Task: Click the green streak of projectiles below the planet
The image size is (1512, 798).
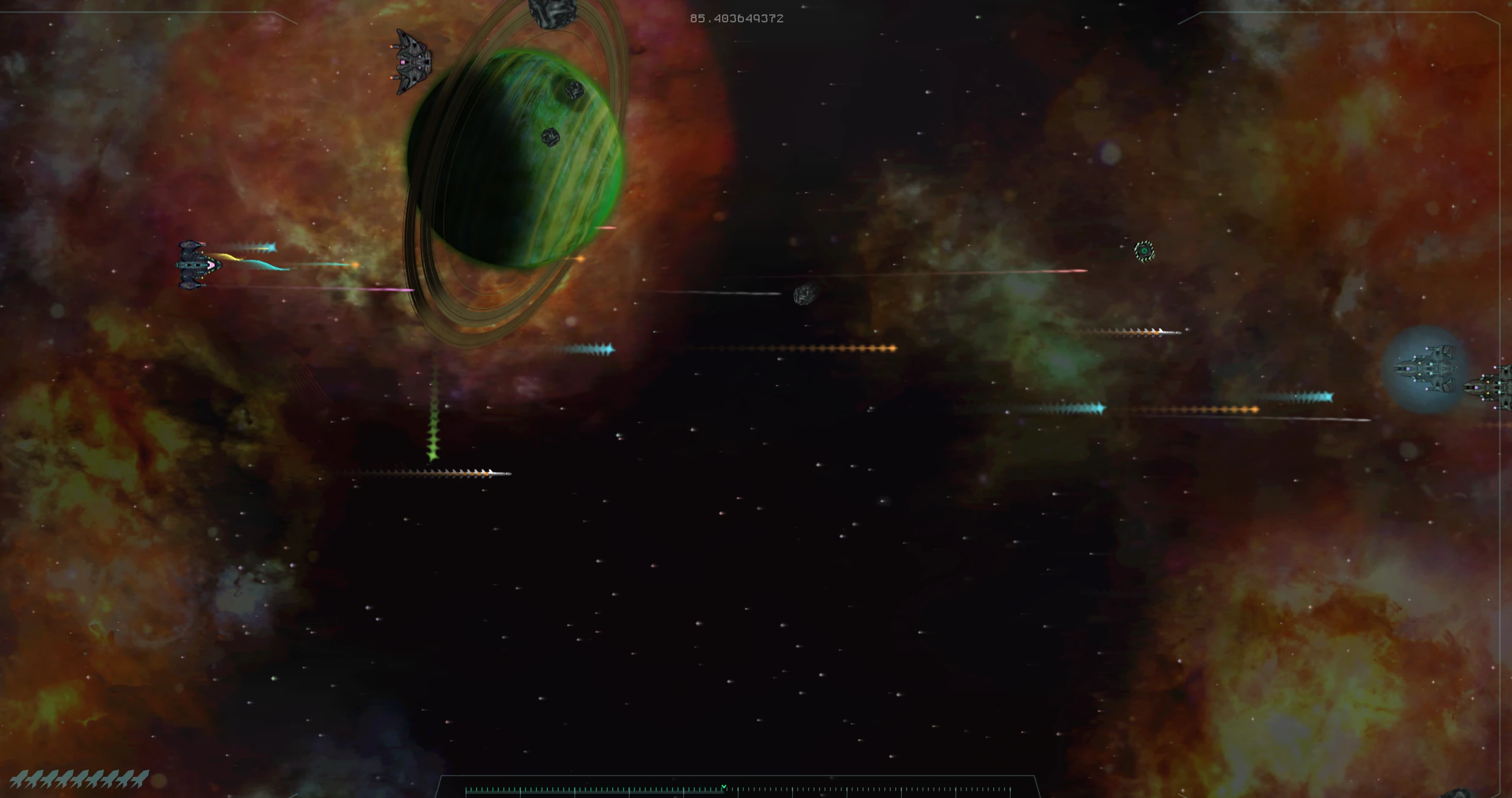Action: coord(433,448)
